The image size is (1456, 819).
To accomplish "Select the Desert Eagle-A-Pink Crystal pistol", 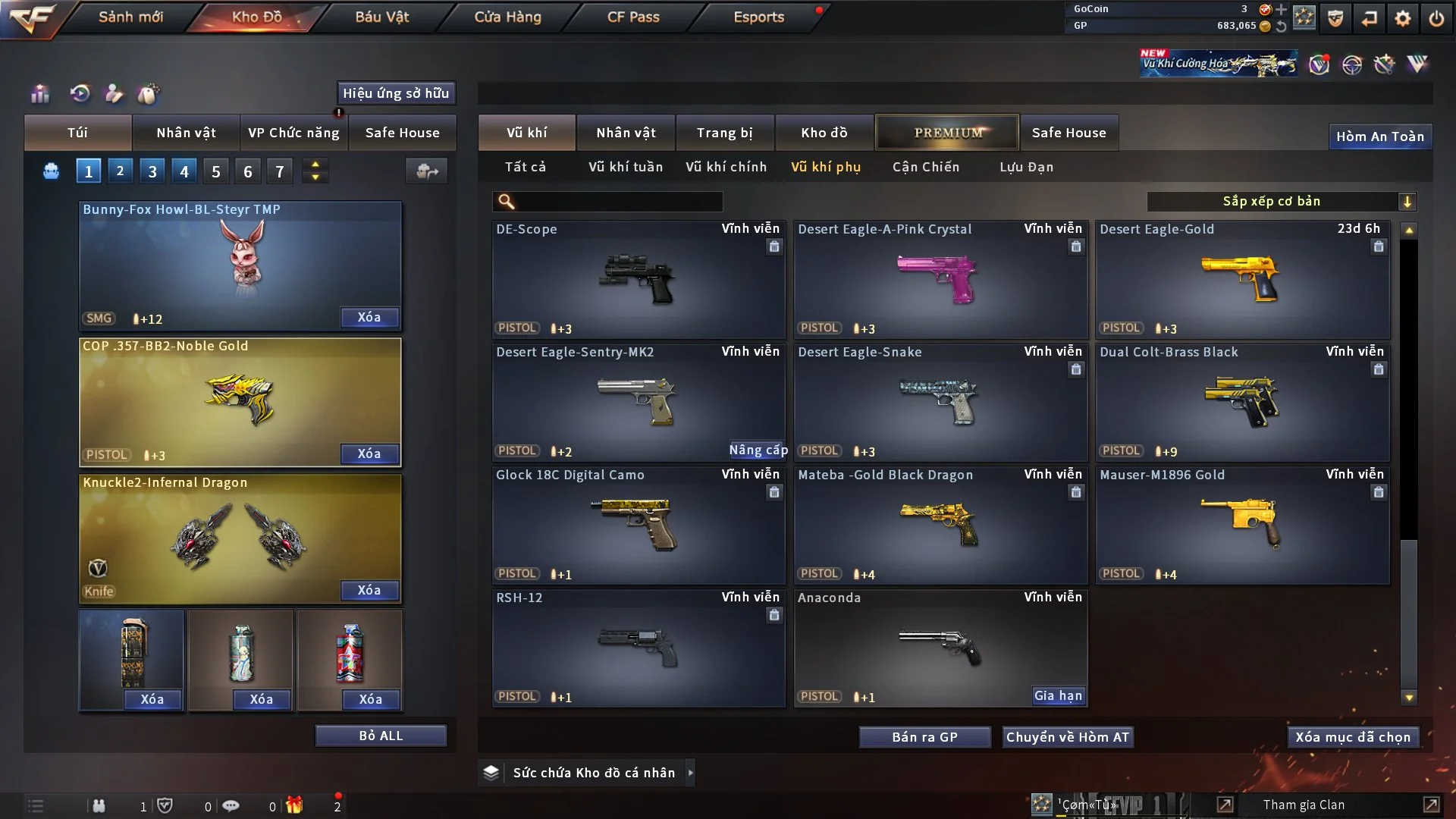I will pos(940,279).
